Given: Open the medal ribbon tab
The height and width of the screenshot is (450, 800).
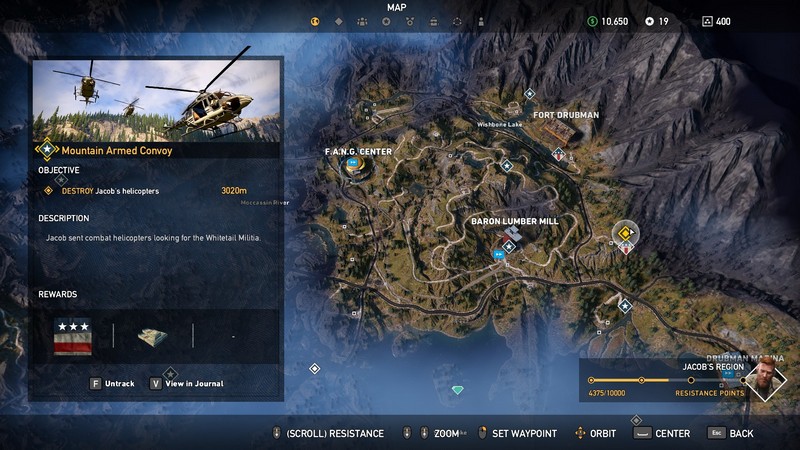Looking at the screenshot, I should coord(409,21).
